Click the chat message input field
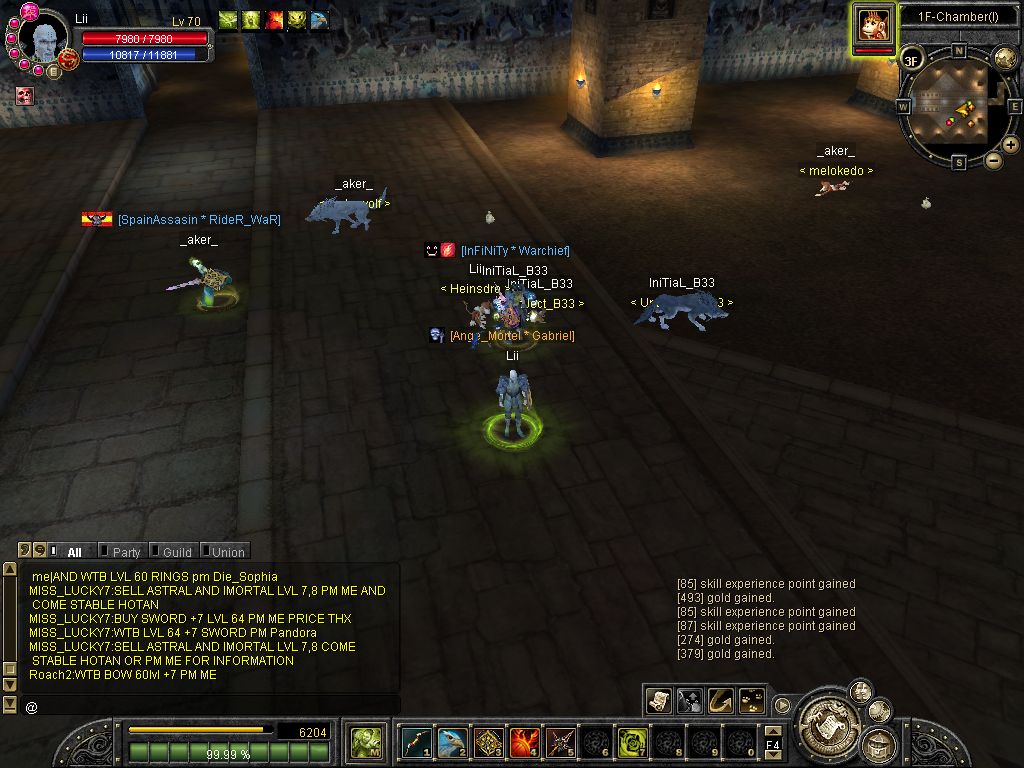This screenshot has height=768, width=1024. (x=210, y=706)
